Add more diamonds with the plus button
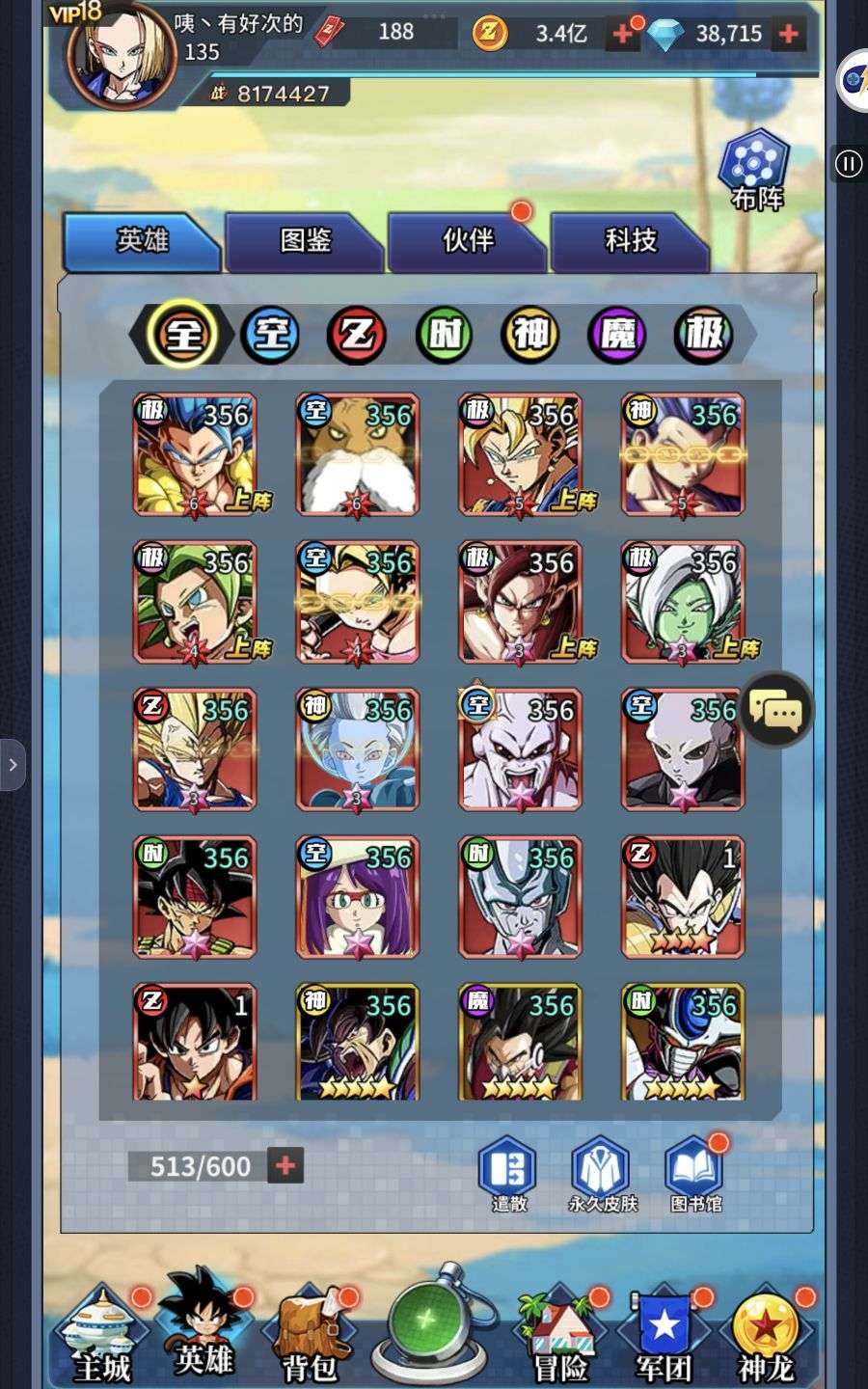 click(x=789, y=34)
